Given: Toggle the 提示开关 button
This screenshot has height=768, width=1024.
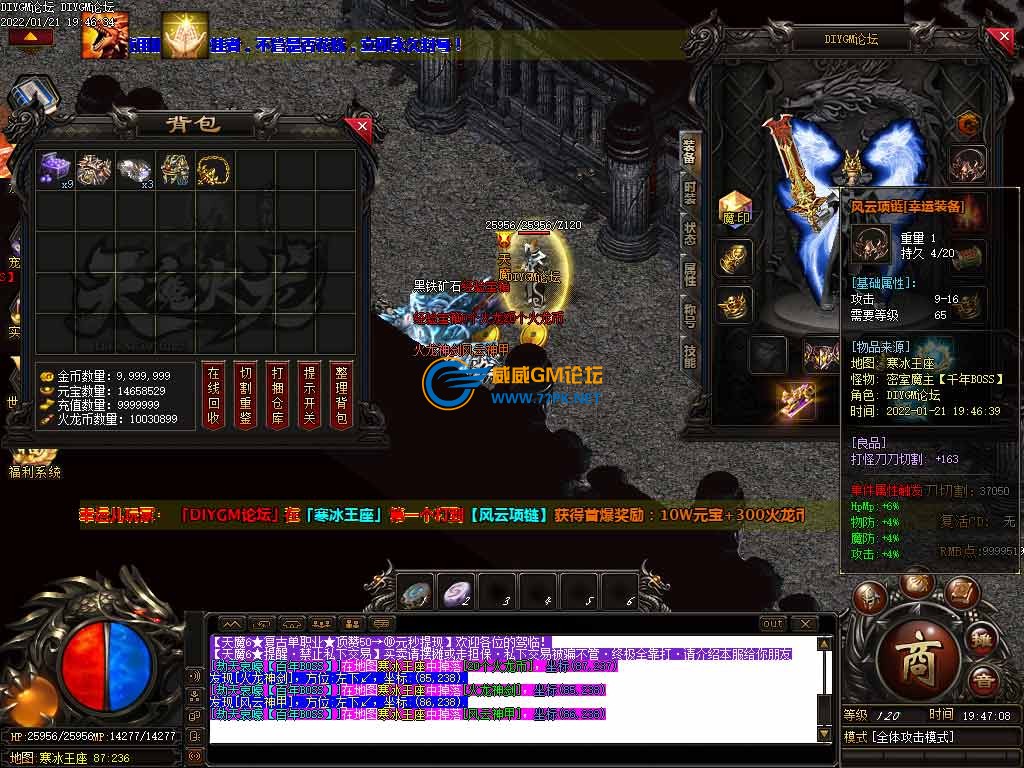Looking at the screenshot, I should click(309, 393).
